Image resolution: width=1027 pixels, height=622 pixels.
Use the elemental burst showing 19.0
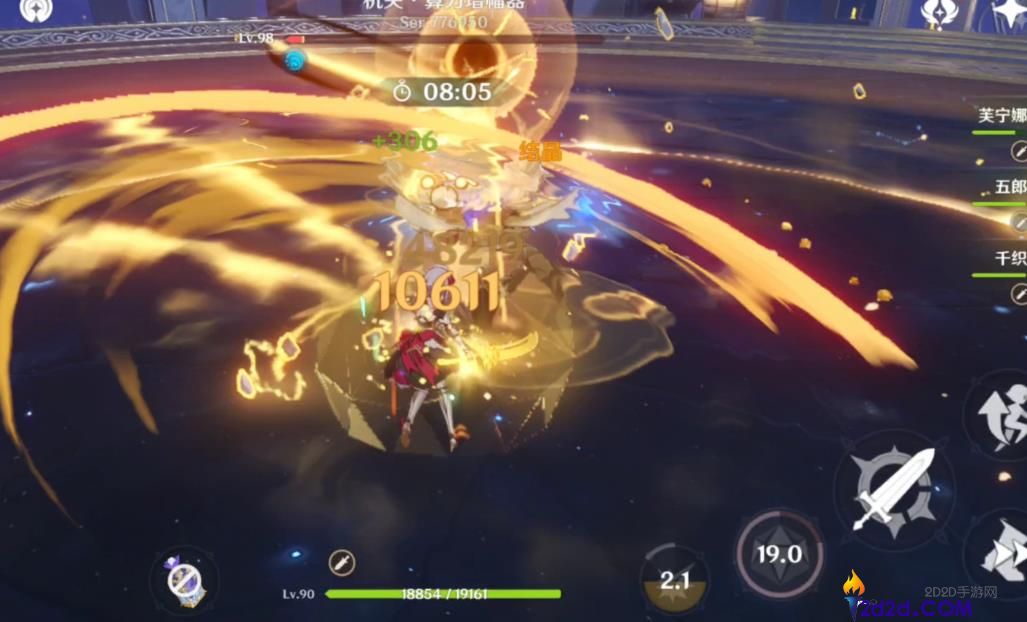779,554
